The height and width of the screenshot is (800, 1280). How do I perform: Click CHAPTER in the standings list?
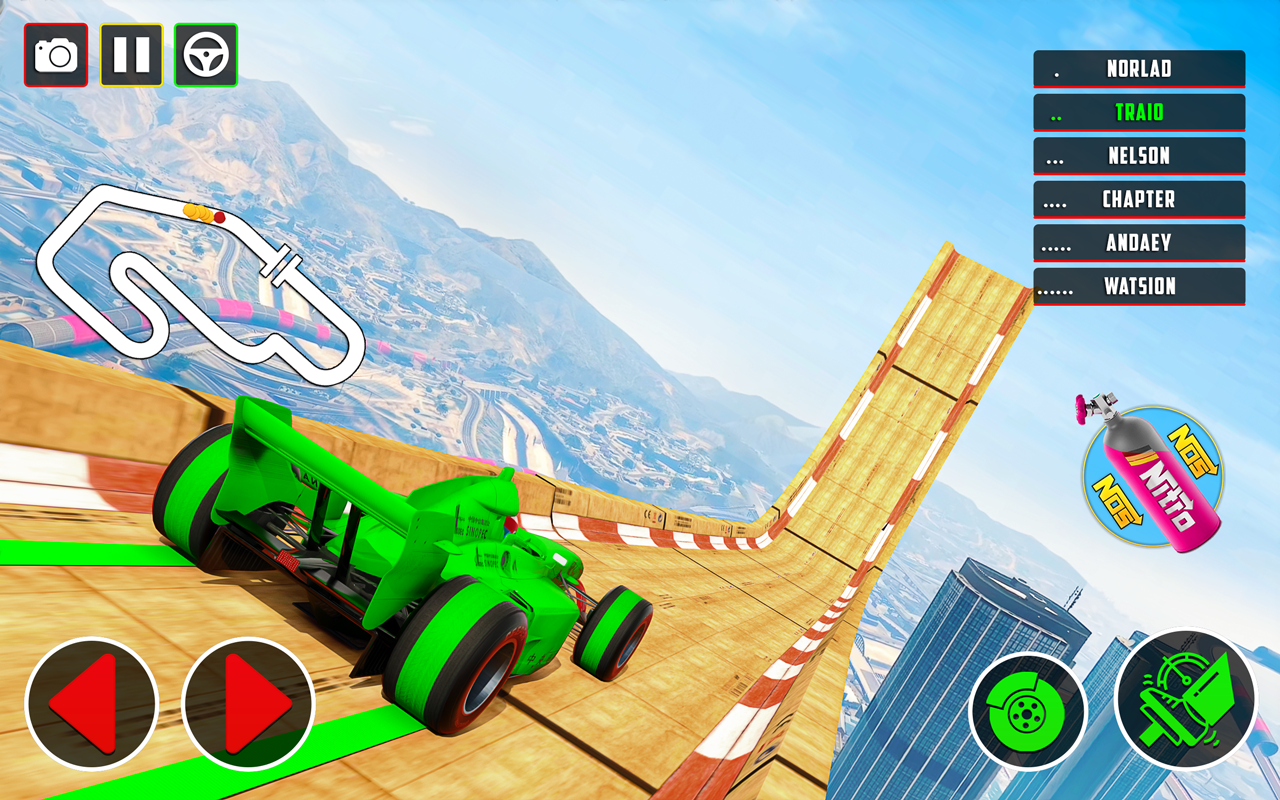click(1139, 199)
